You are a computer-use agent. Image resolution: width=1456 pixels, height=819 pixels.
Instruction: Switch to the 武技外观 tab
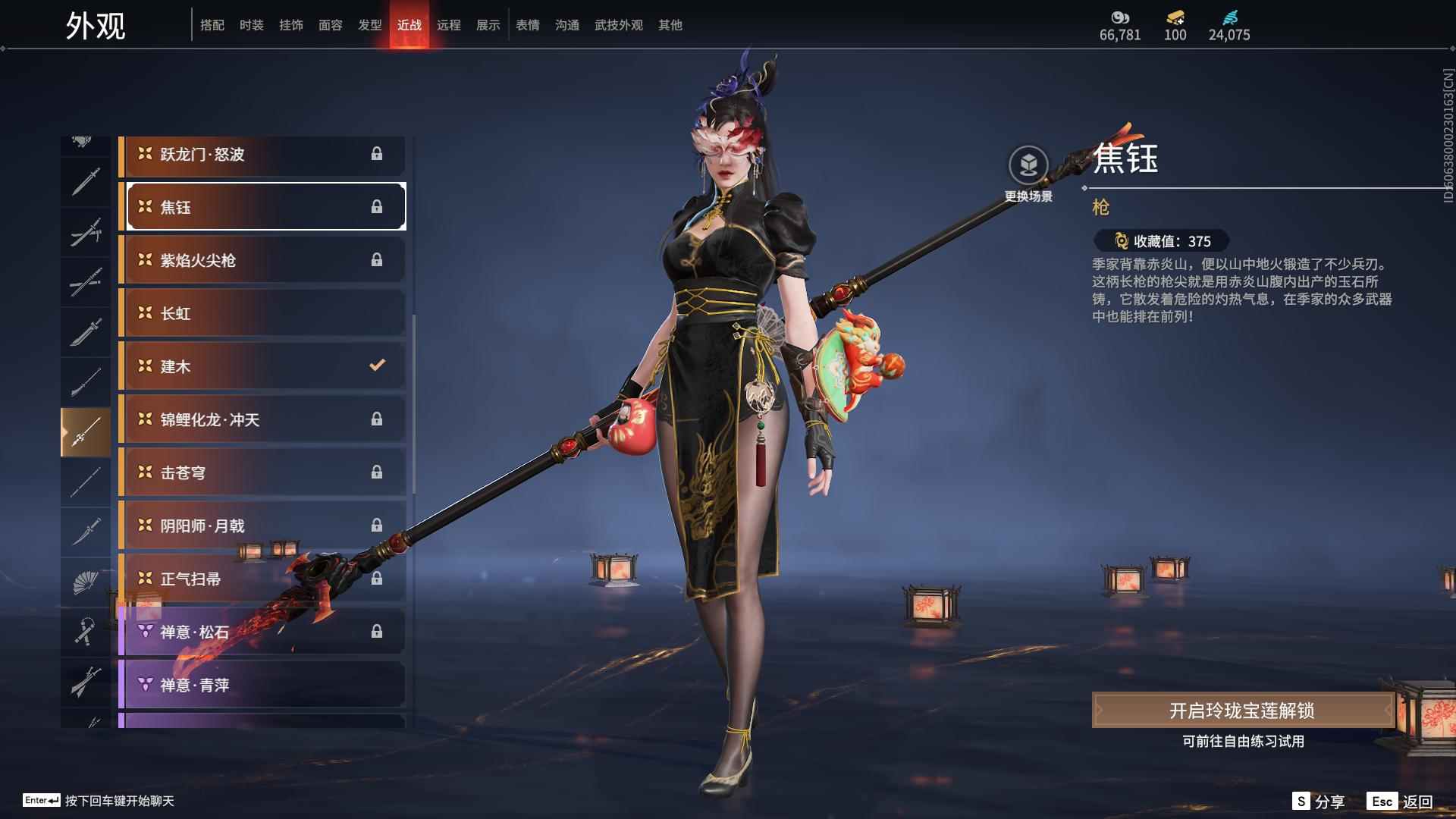(x=618, y=24)
